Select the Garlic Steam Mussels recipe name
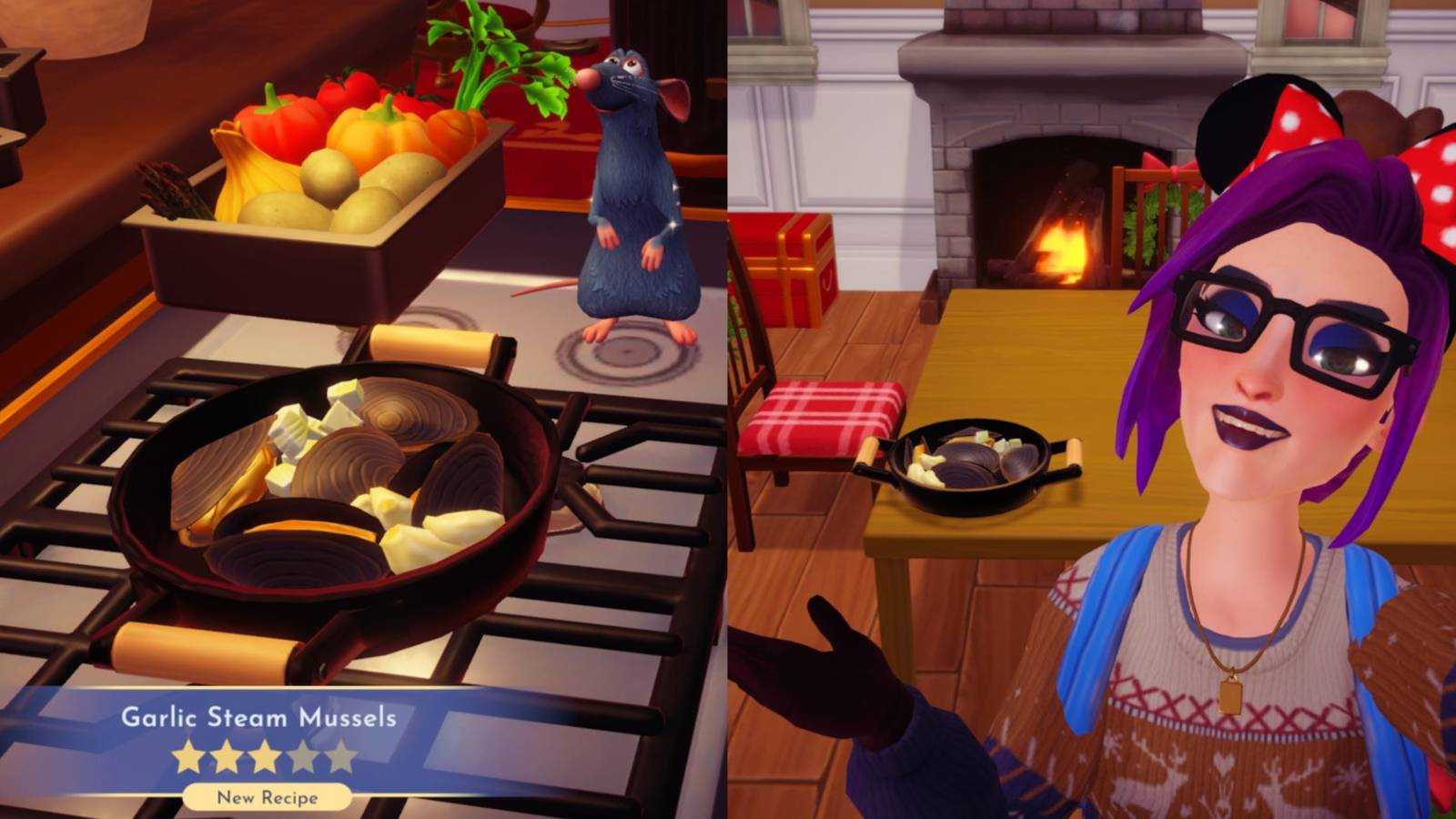The width and height of the screenshot is (1456, 819). [x=259, y=718]
